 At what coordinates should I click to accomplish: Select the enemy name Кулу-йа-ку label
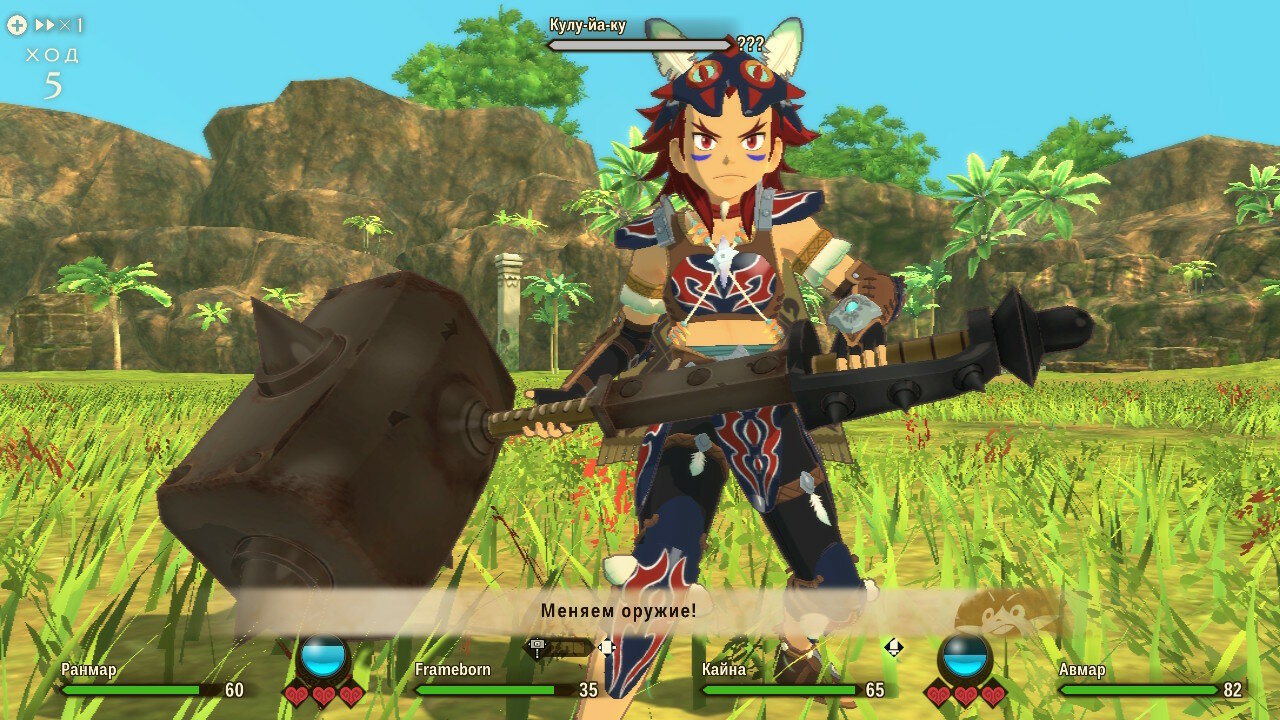[588, 25]
